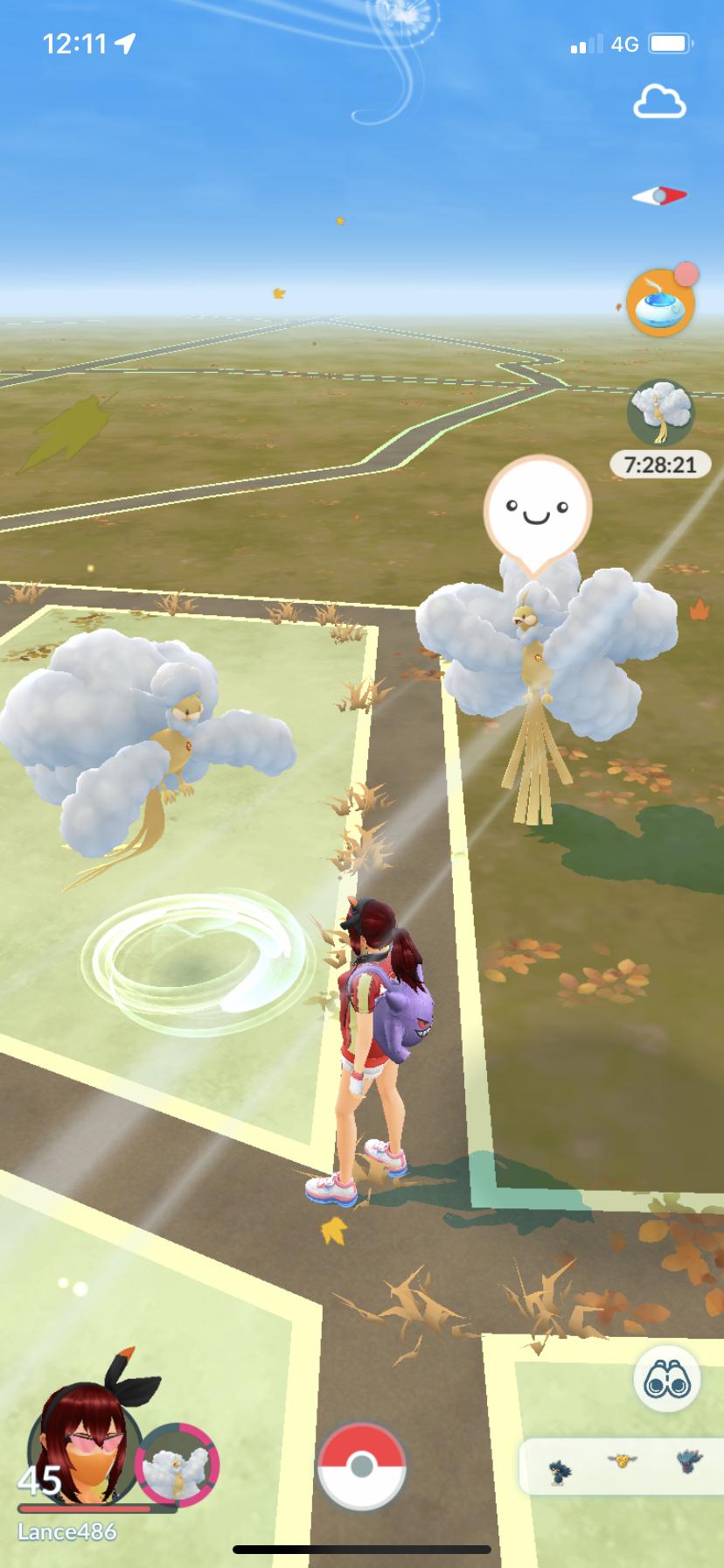View the buddy Pokémon portrait
This screenshot has width=724, height=1568.
point(177,1465)
